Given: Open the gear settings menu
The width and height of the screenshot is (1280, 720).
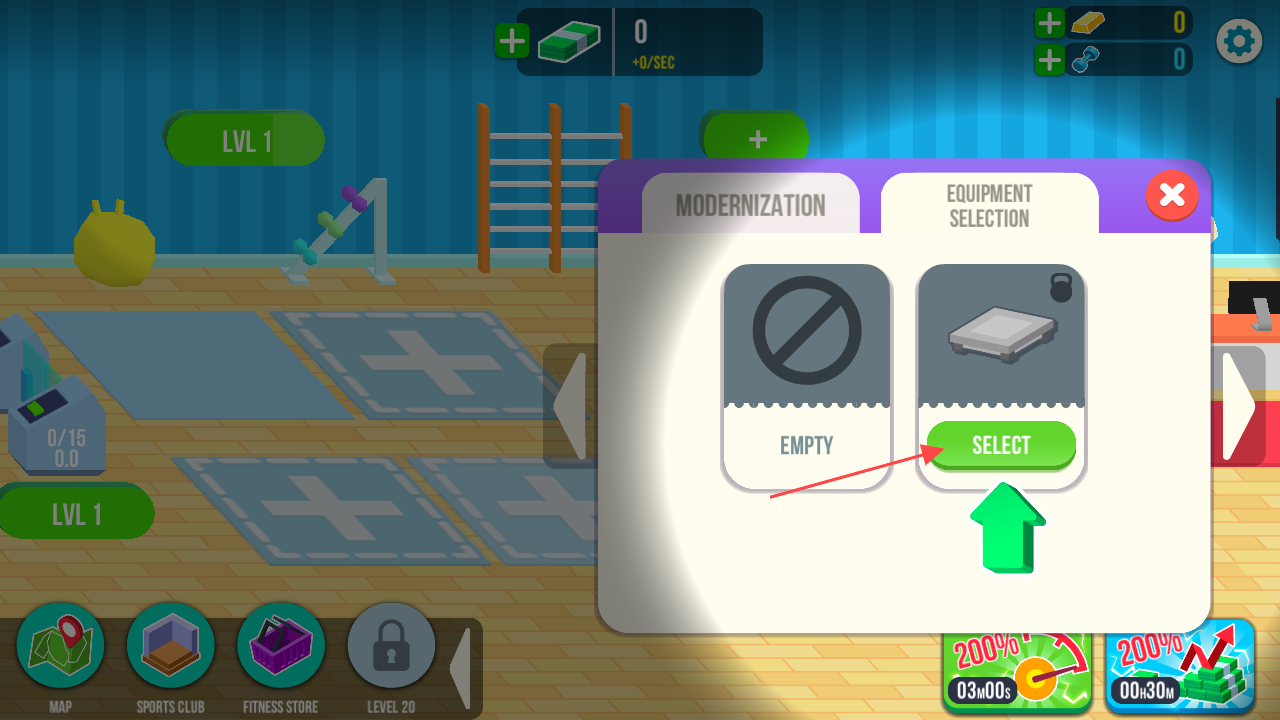Looking at the screenshot, I should pos(1239,41).
